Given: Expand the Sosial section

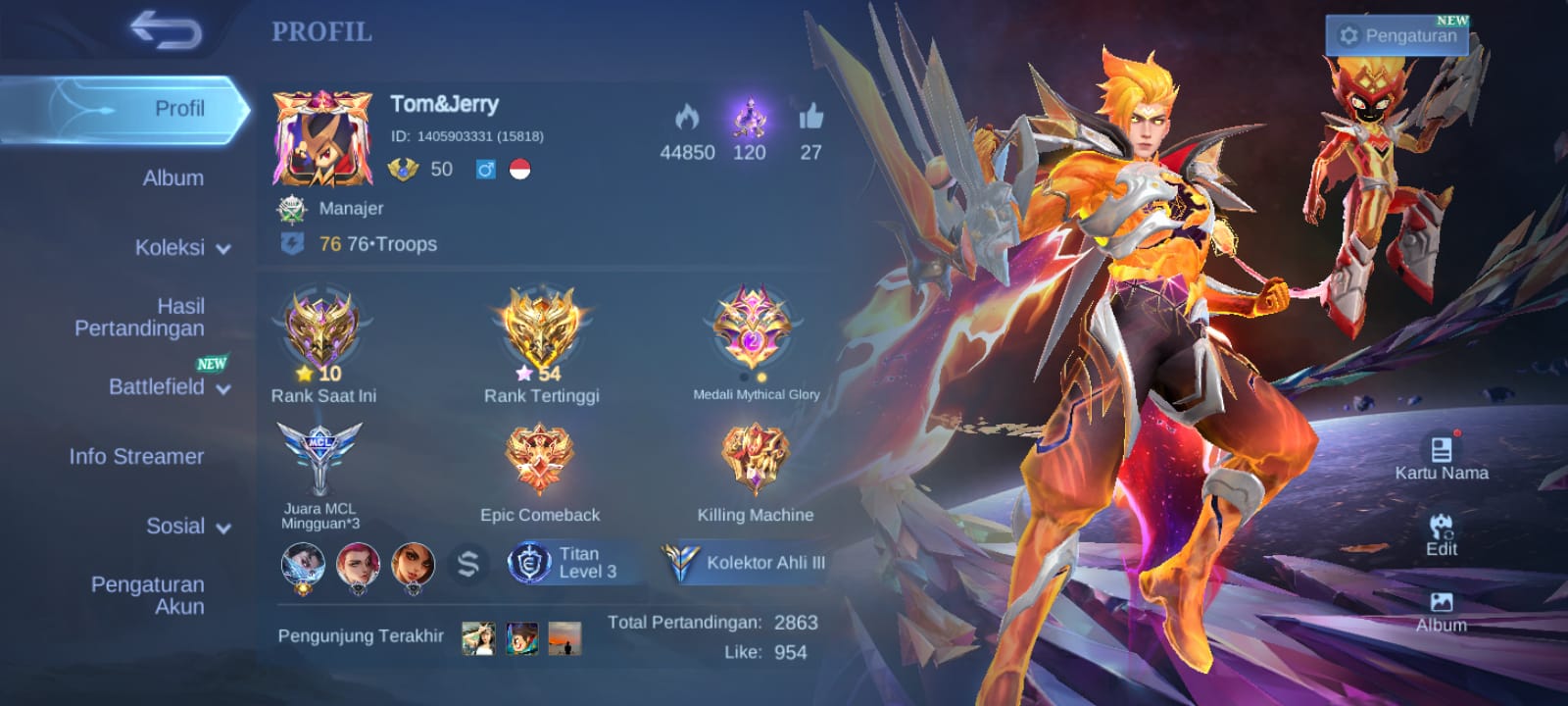Looking at the screenshot, I should [188, 527].
